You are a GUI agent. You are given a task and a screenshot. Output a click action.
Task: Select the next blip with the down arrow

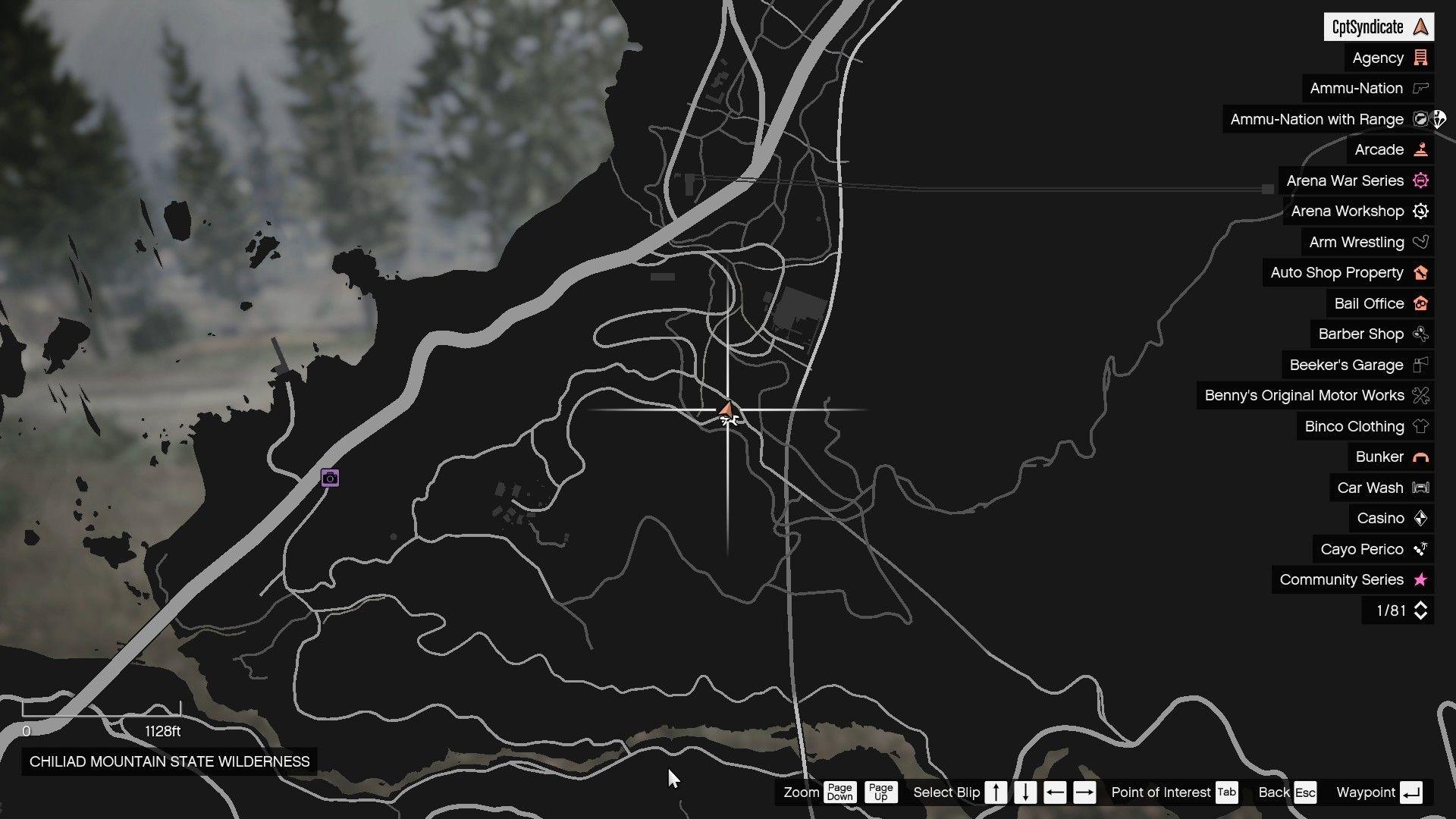(1025, 792)
